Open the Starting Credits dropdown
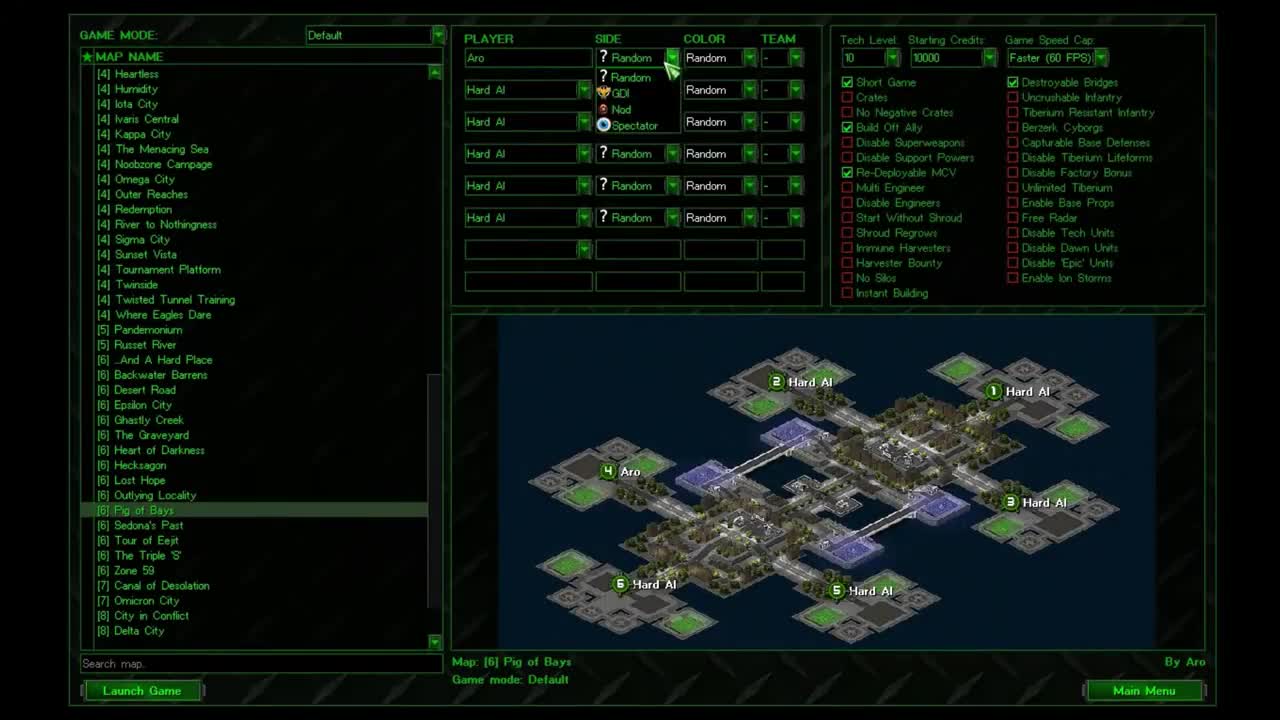The height and width of the screenshot is (720, 1280). (988, 57)
